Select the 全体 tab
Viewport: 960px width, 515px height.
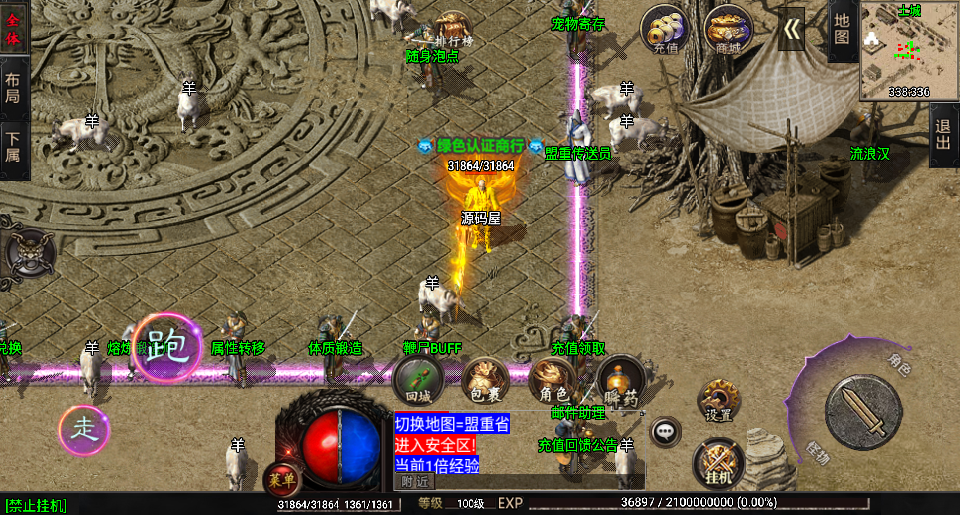pos(14,28)
